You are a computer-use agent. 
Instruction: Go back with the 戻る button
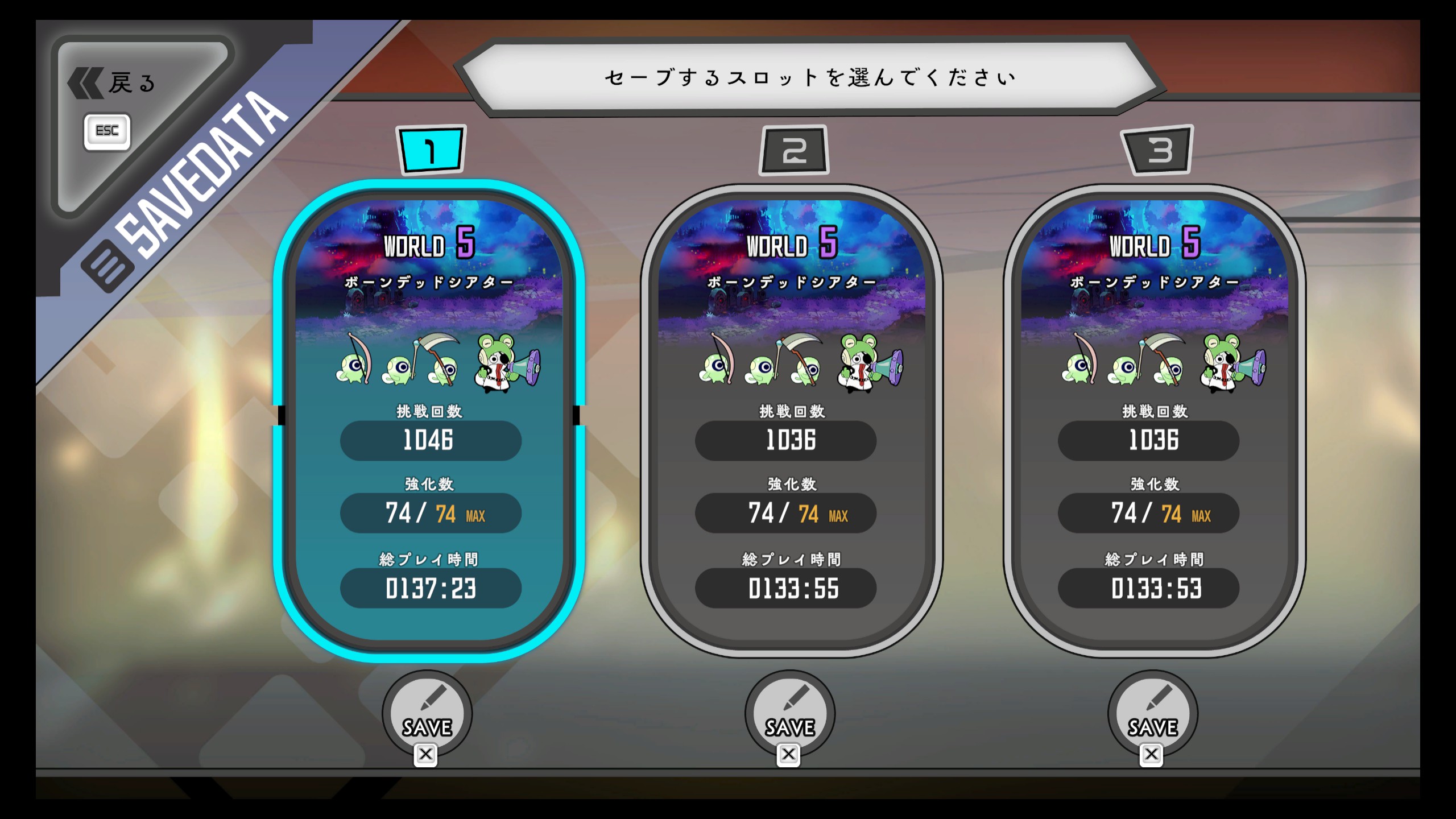114,84
